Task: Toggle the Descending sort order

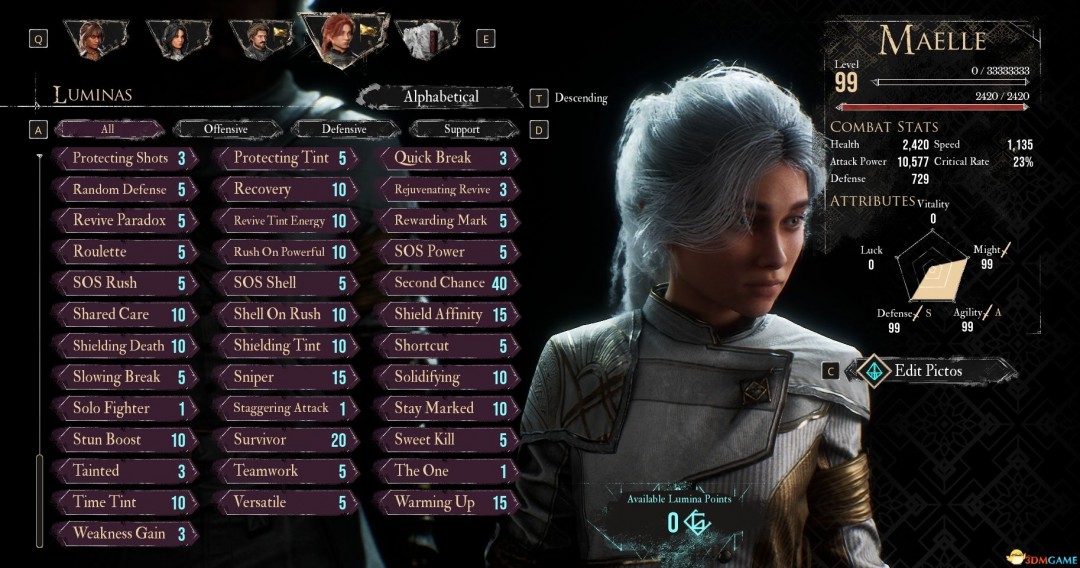Action: (x=581, y=98)
